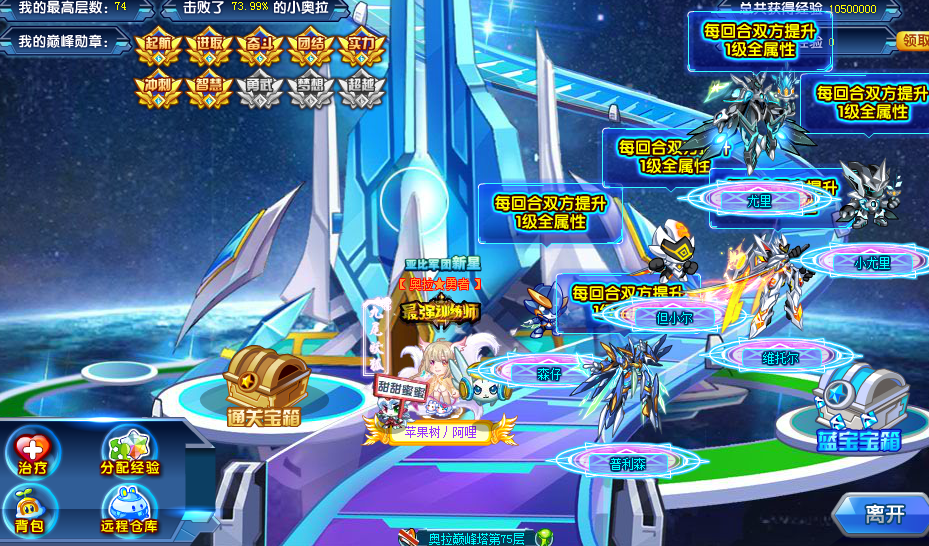Open the 背包 backpack

point(30,510)
